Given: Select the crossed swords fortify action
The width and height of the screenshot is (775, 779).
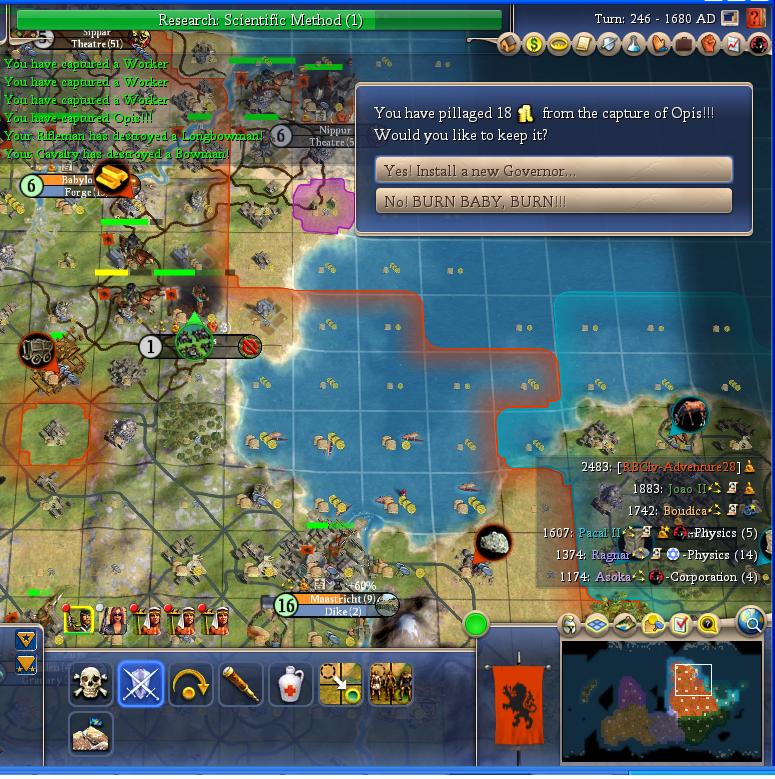Looking at the screenshot, I should (x=141, y=685).
